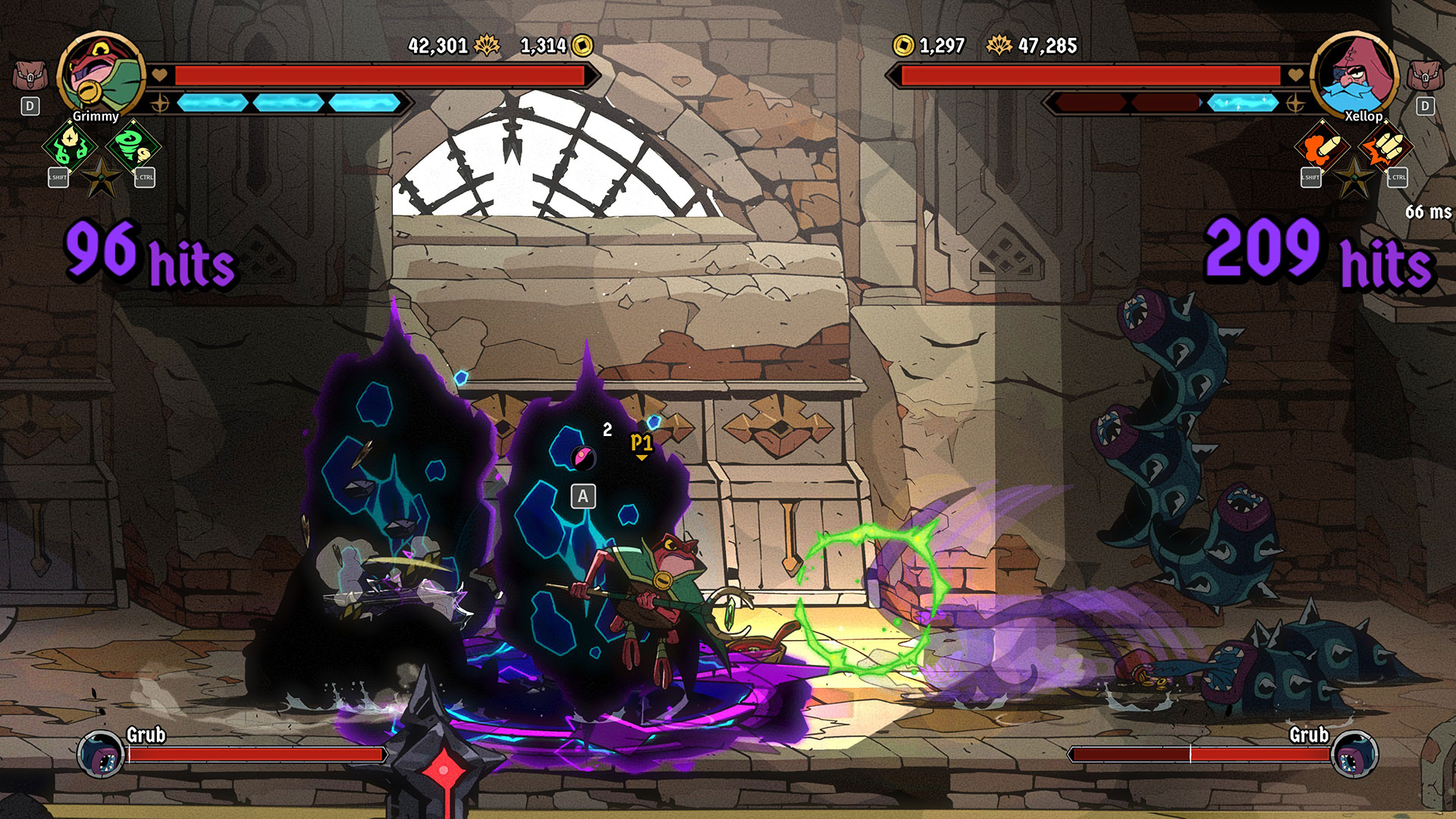Screen dimensions: 1456x819
Task: Open Xellop's satchel bag icon
Action: 1425,76
